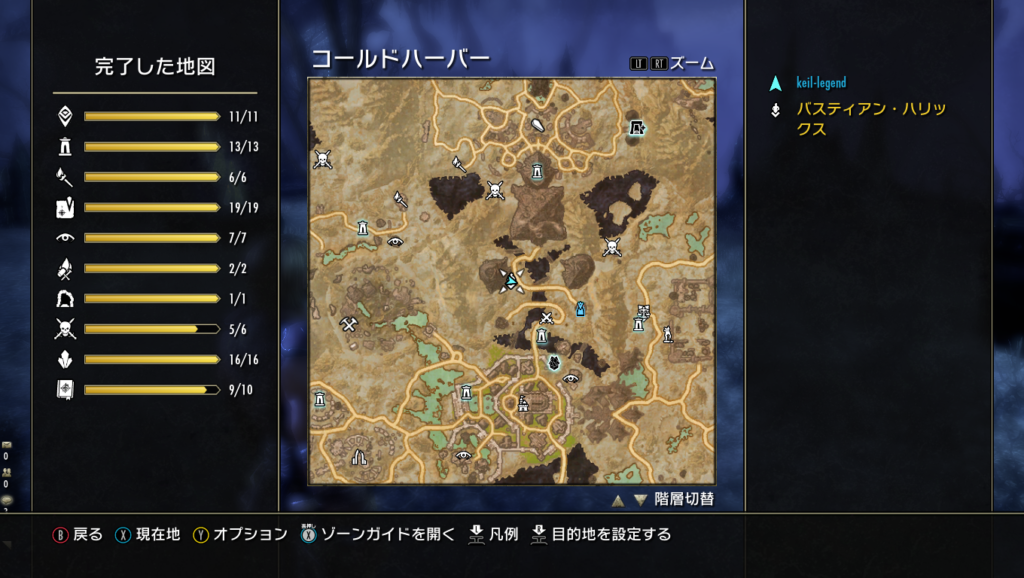The image size is (1024, 578).
Task: Select the crossed pickaxes mine marker
Action: pos(348,324)
